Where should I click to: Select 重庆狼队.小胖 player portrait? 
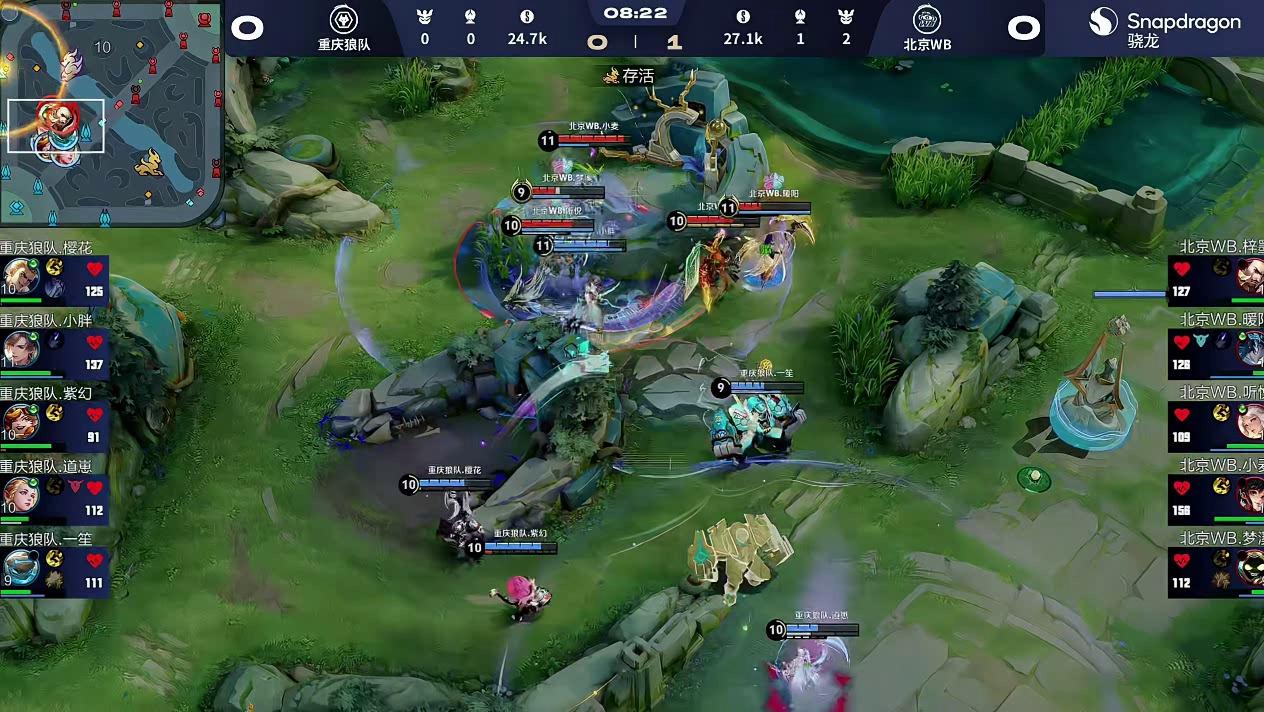tap(20, 349)
